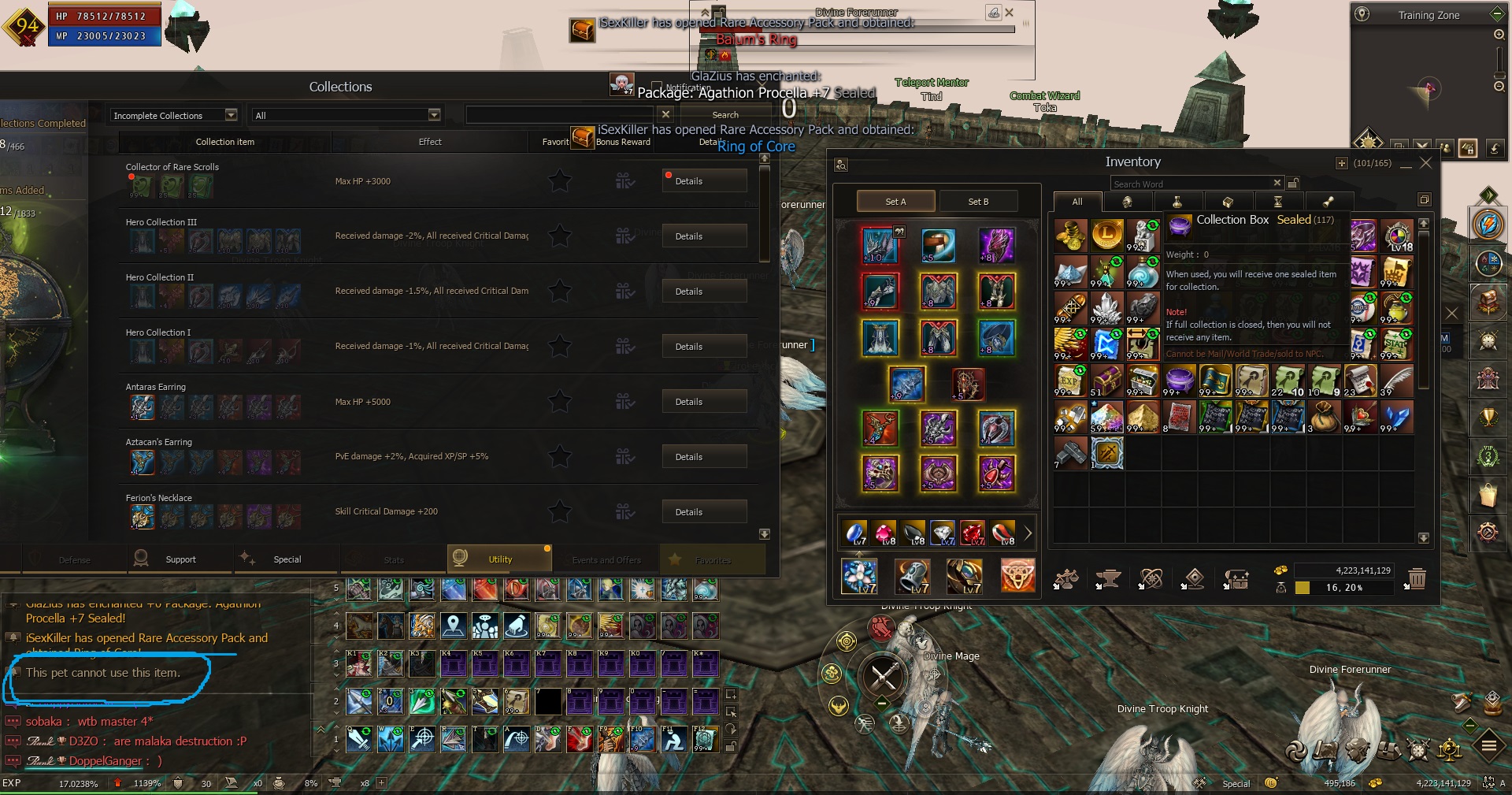
Task: Click the inventory Search Word field
Action: 1189,184
